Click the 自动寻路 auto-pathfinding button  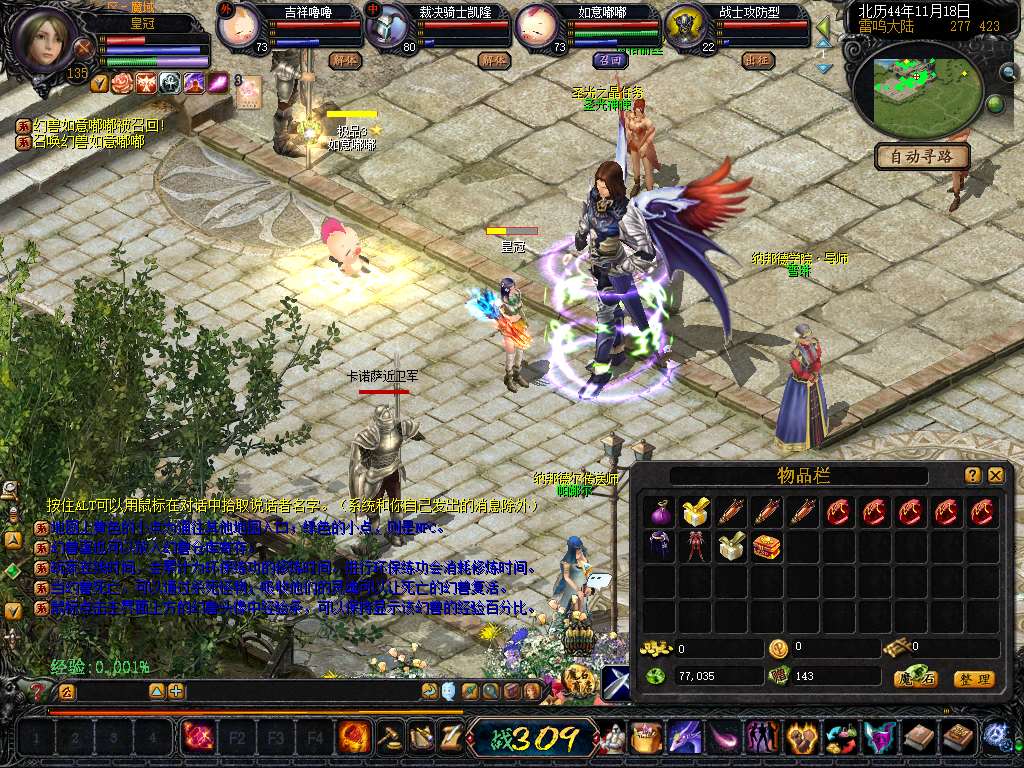(x=922, y=156)
